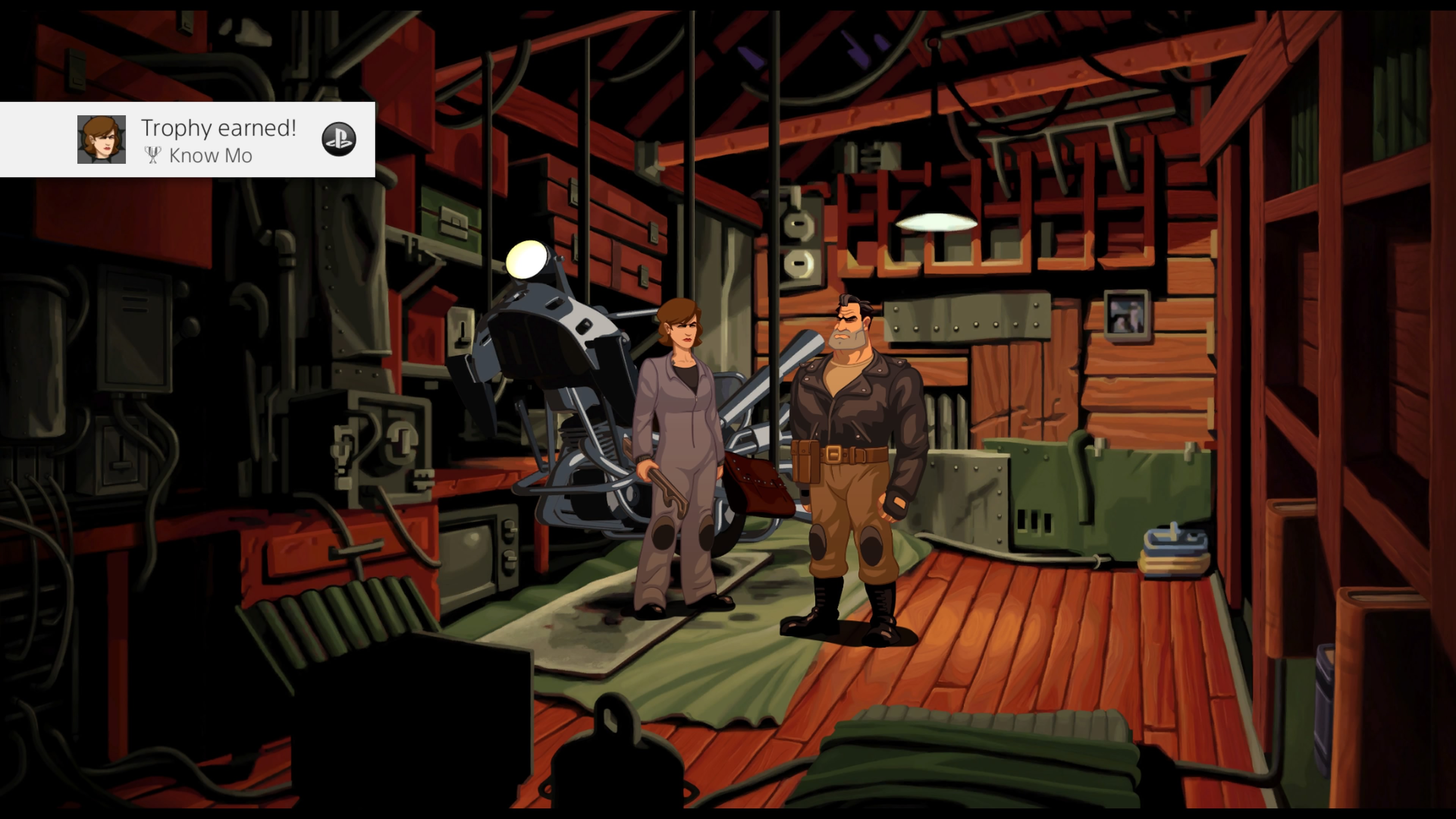Select the Know Mo trophy label
1456x819 pixels.
[210, 156]
